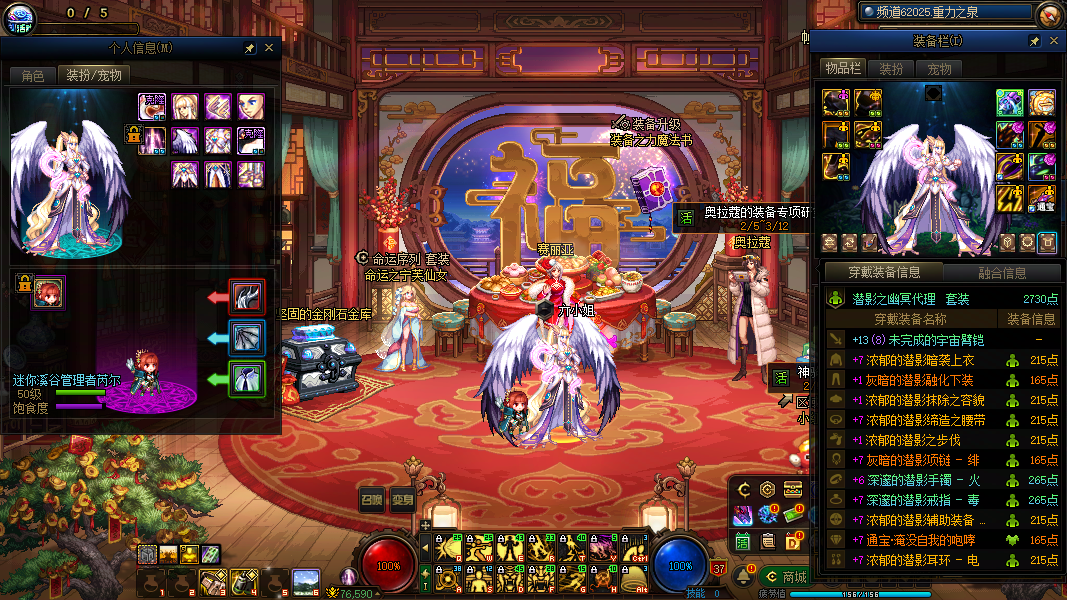Close the 装备栏 equipment window

[x=1053, y=41]
